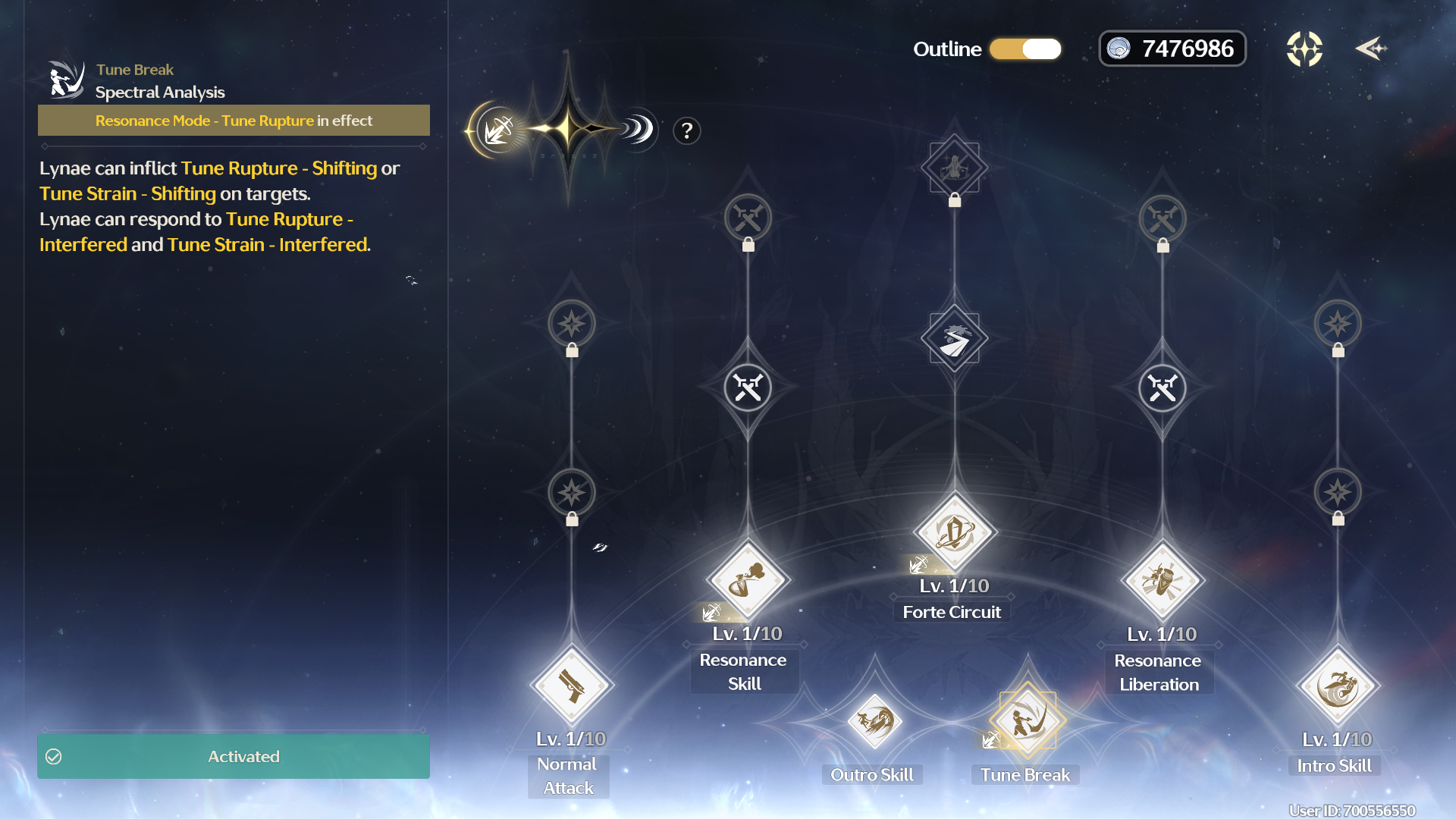Image resolution: width=1456 pixels, height=819 pixels.
Task: Select the Resonance Skill node
Action: [x=748, y=580]
